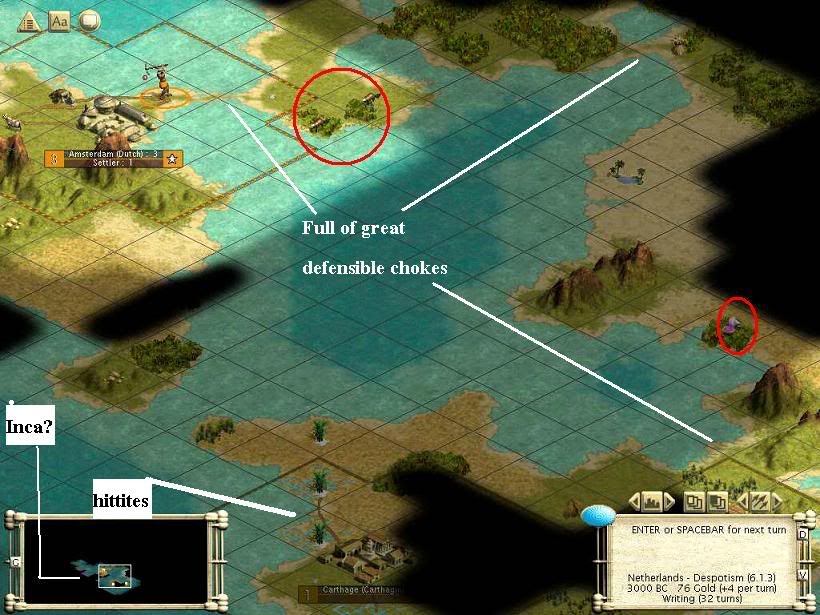Open the 'D' button on the info box
Screen dimensions: 820x615
[x=802, y=534]
